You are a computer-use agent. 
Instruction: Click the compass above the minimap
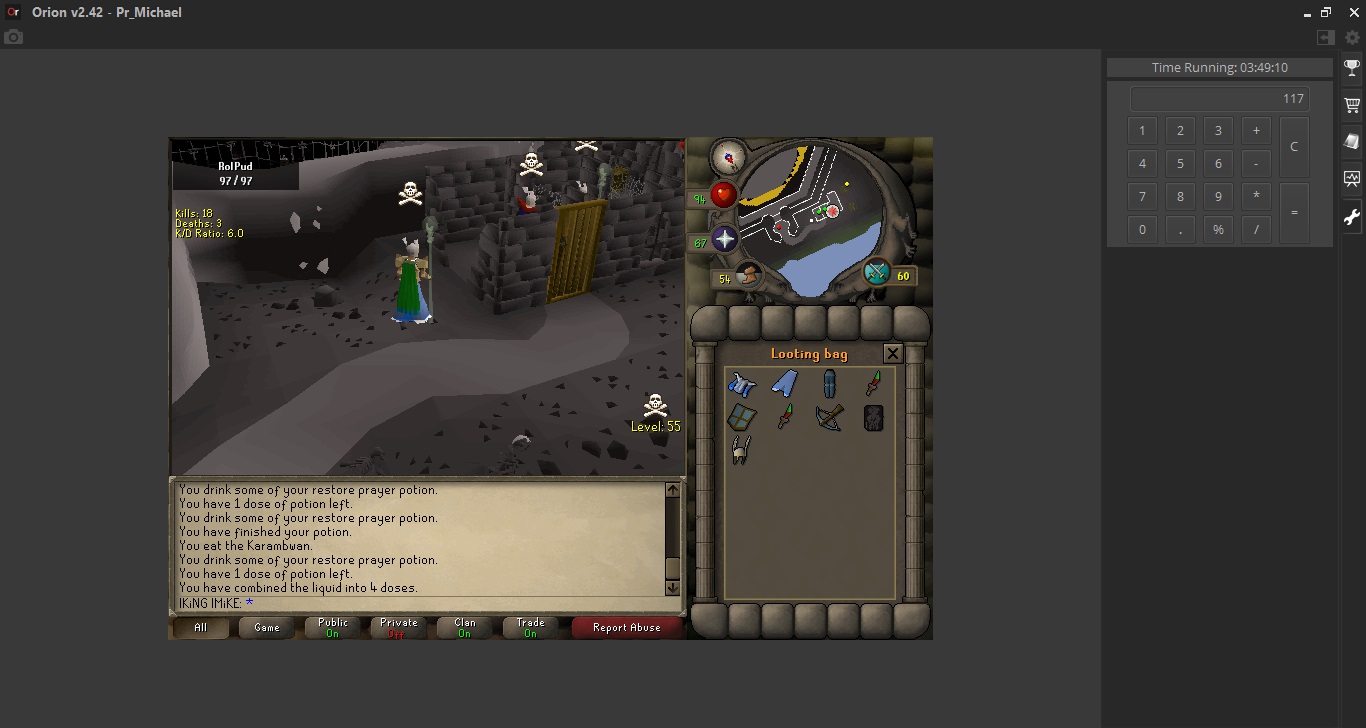pos(727,156)
